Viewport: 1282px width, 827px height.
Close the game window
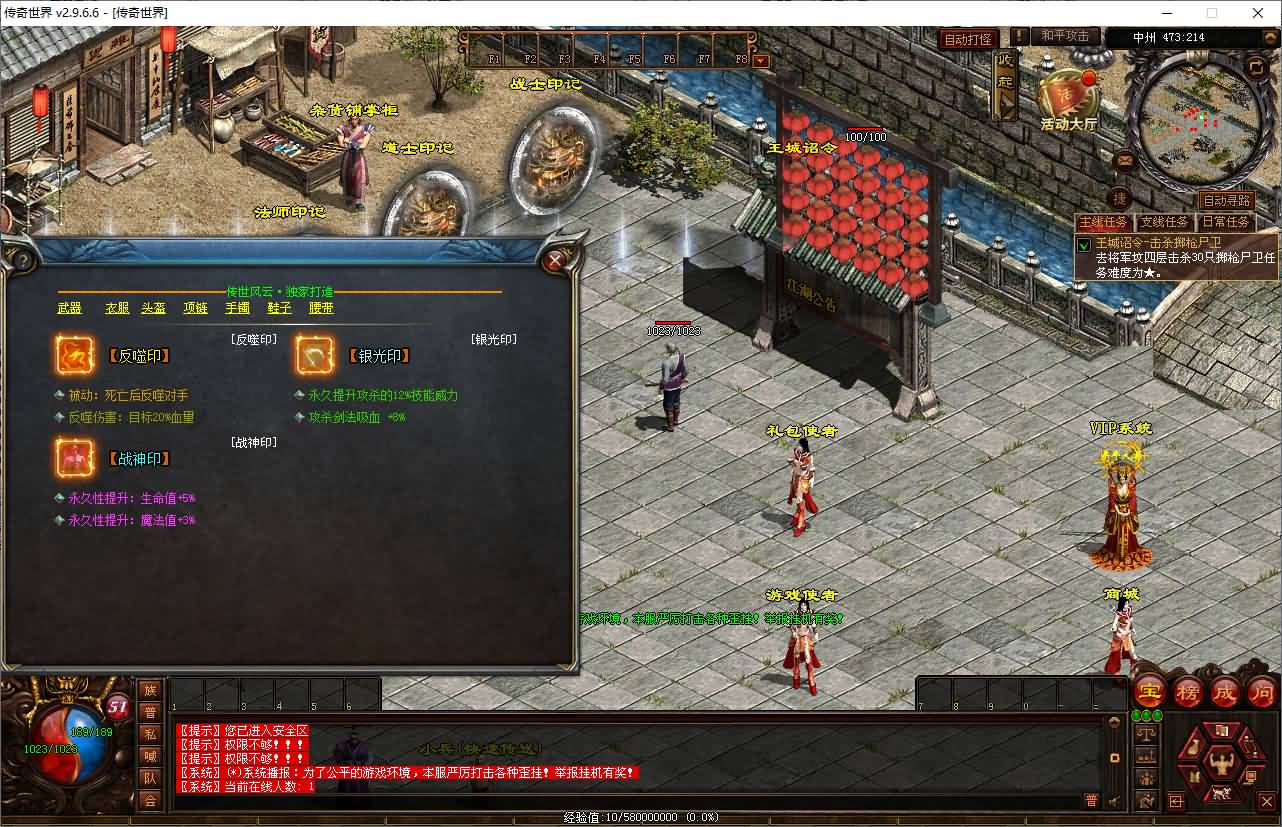point(1258,13)
